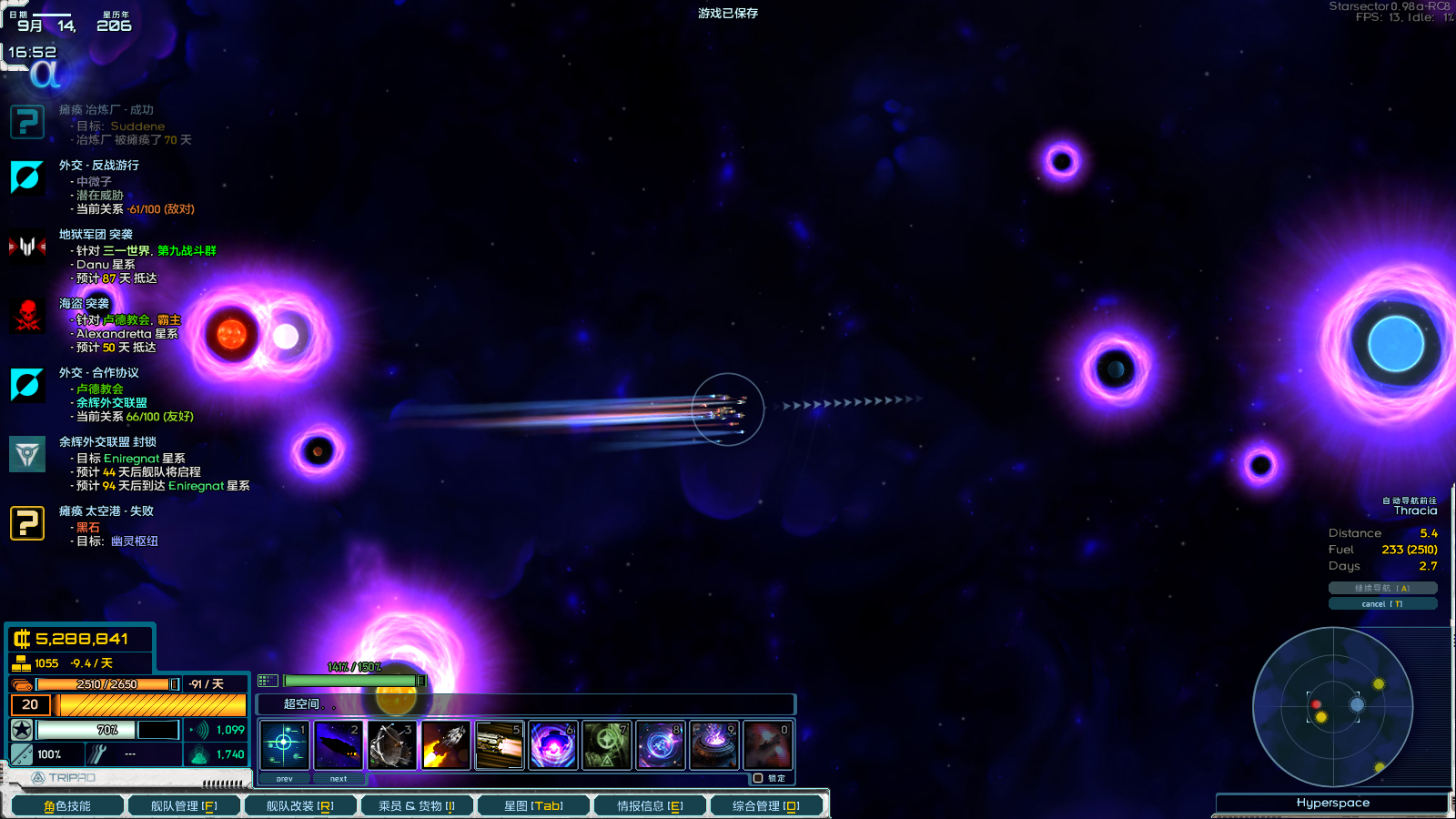
Task: Click the Hell Legion raid faction icon
Action: click(27, 246)
